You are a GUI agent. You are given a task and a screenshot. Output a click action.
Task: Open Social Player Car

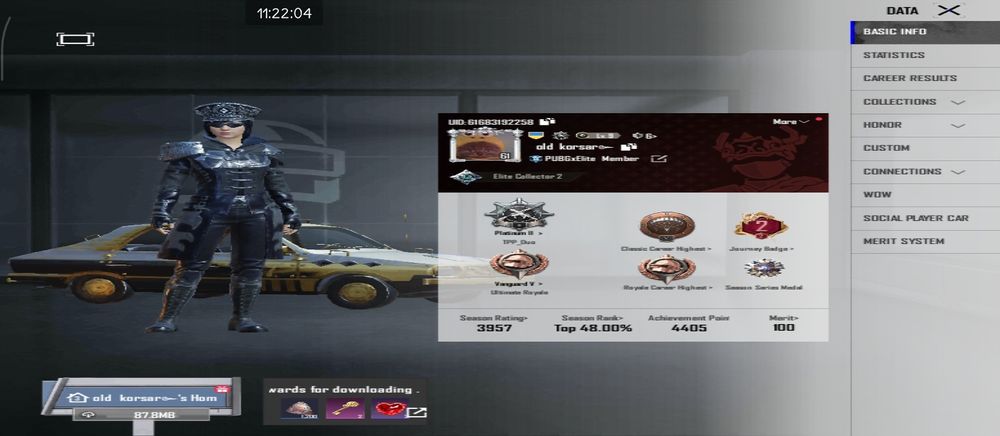click(915, 218)
